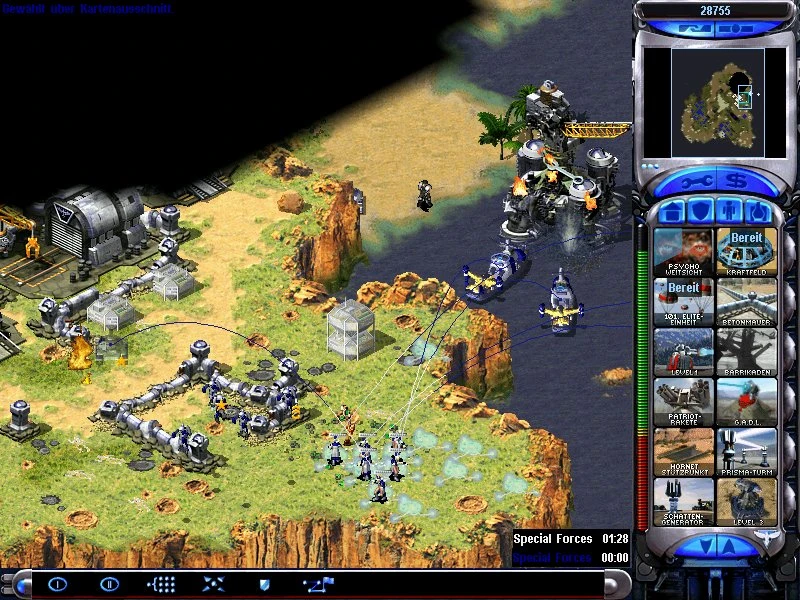The image size is (800, 600).
Task: Switch to the defenses shield tab
Action: [700, 212]
